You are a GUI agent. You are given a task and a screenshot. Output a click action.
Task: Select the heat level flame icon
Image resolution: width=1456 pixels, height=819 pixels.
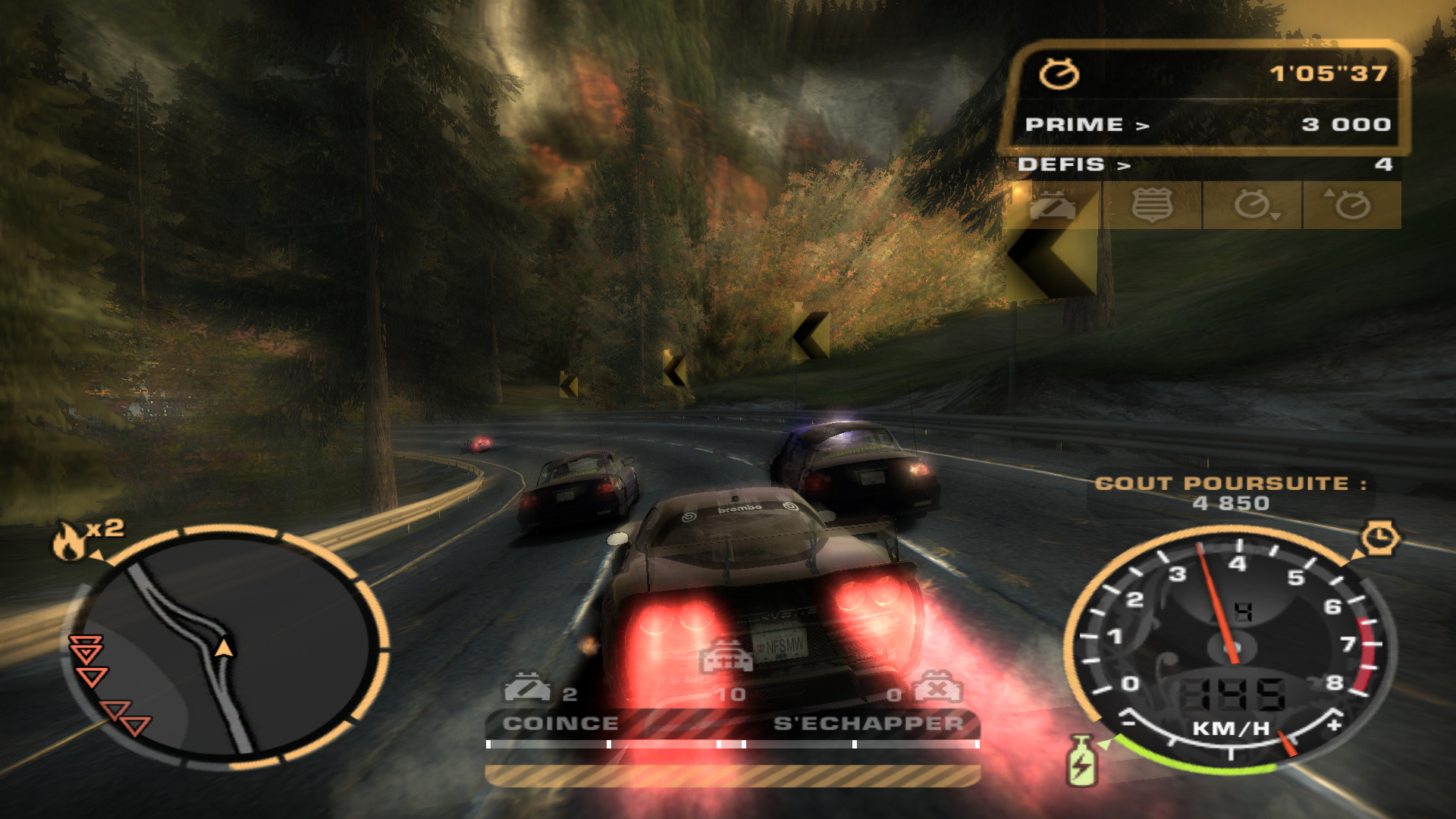[70, 541]
